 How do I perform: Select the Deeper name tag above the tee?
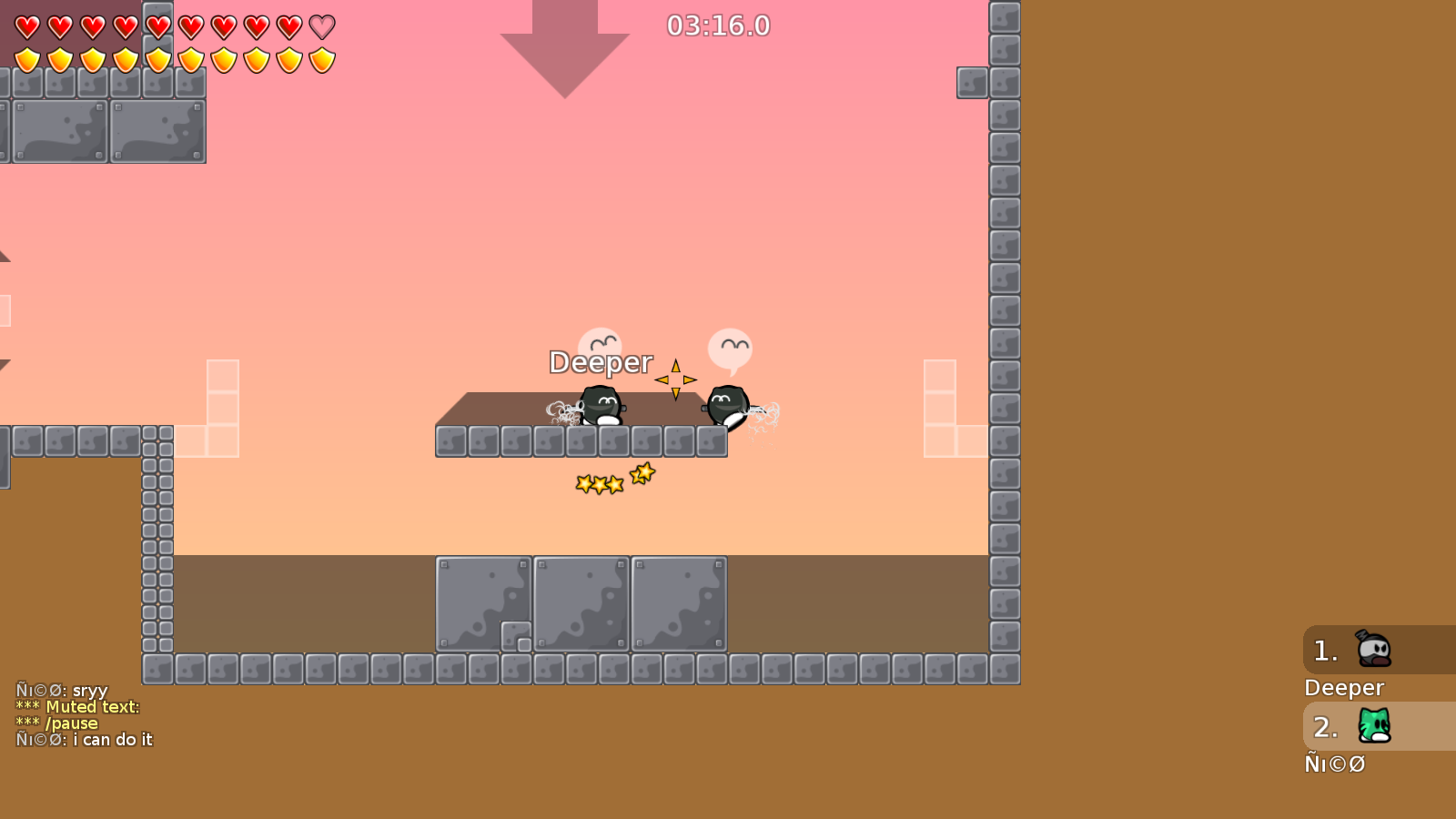pos(601,362)
